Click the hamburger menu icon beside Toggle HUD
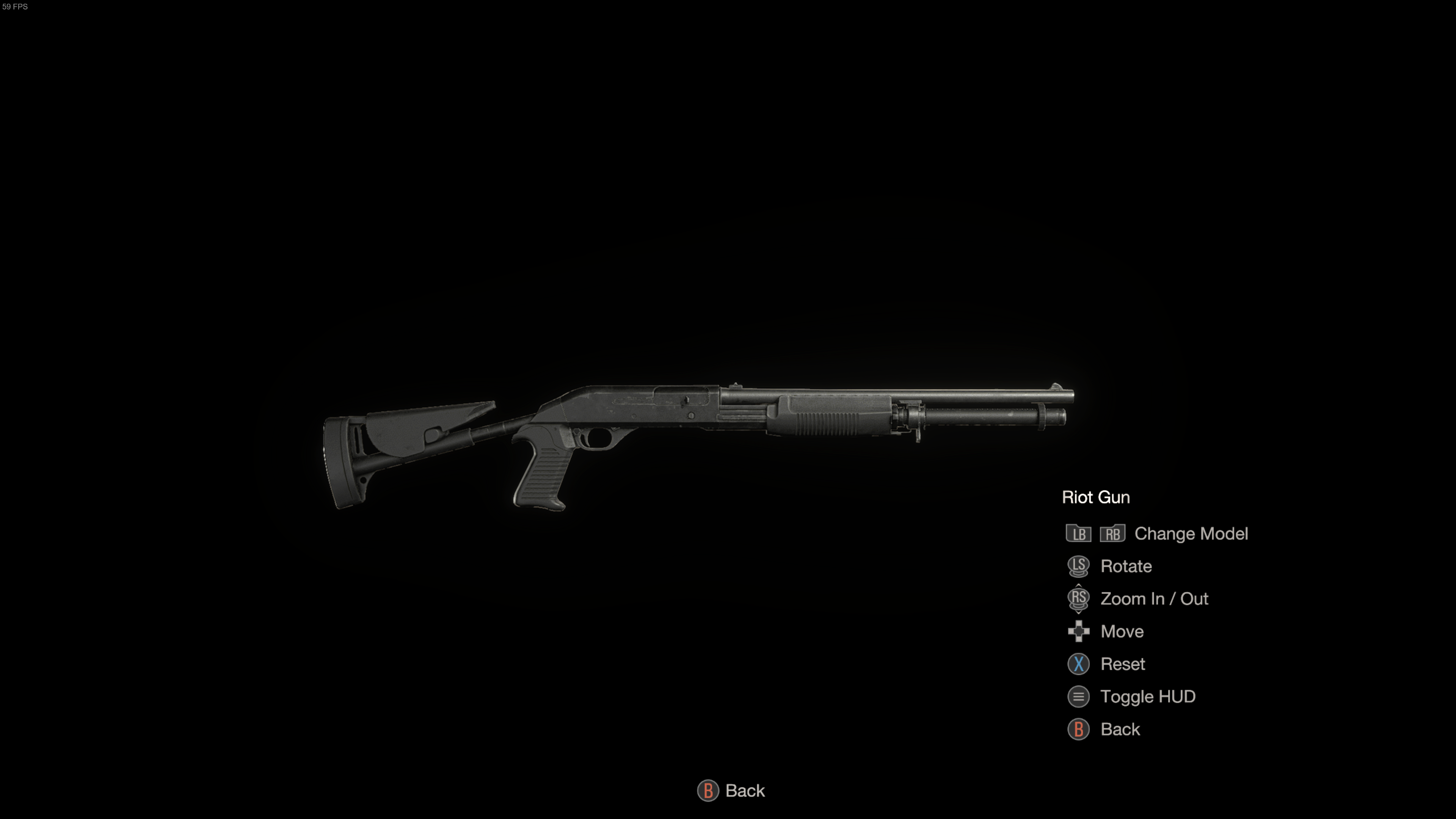This screenshot has height=819, width=1456. (1078, 697)
